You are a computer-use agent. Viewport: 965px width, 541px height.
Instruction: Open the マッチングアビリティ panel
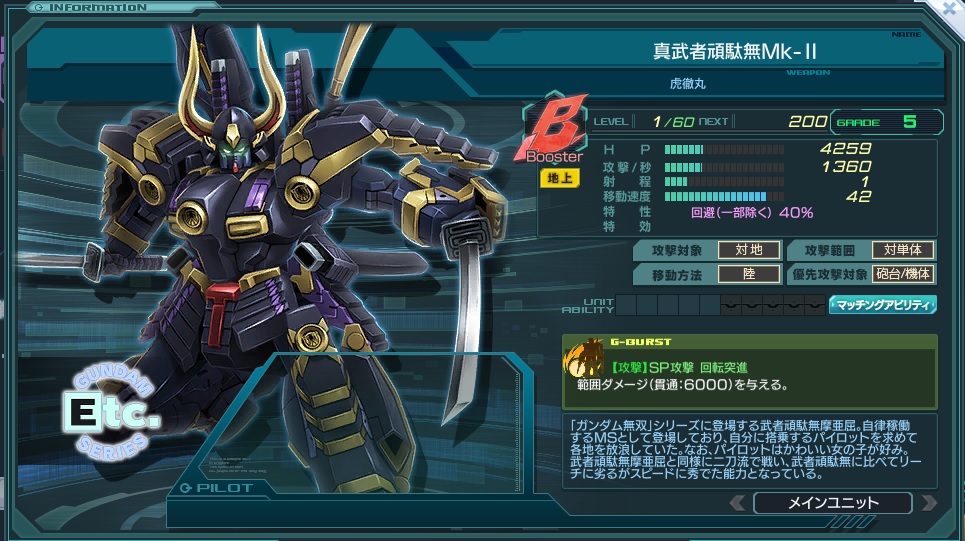pos(882,305)
